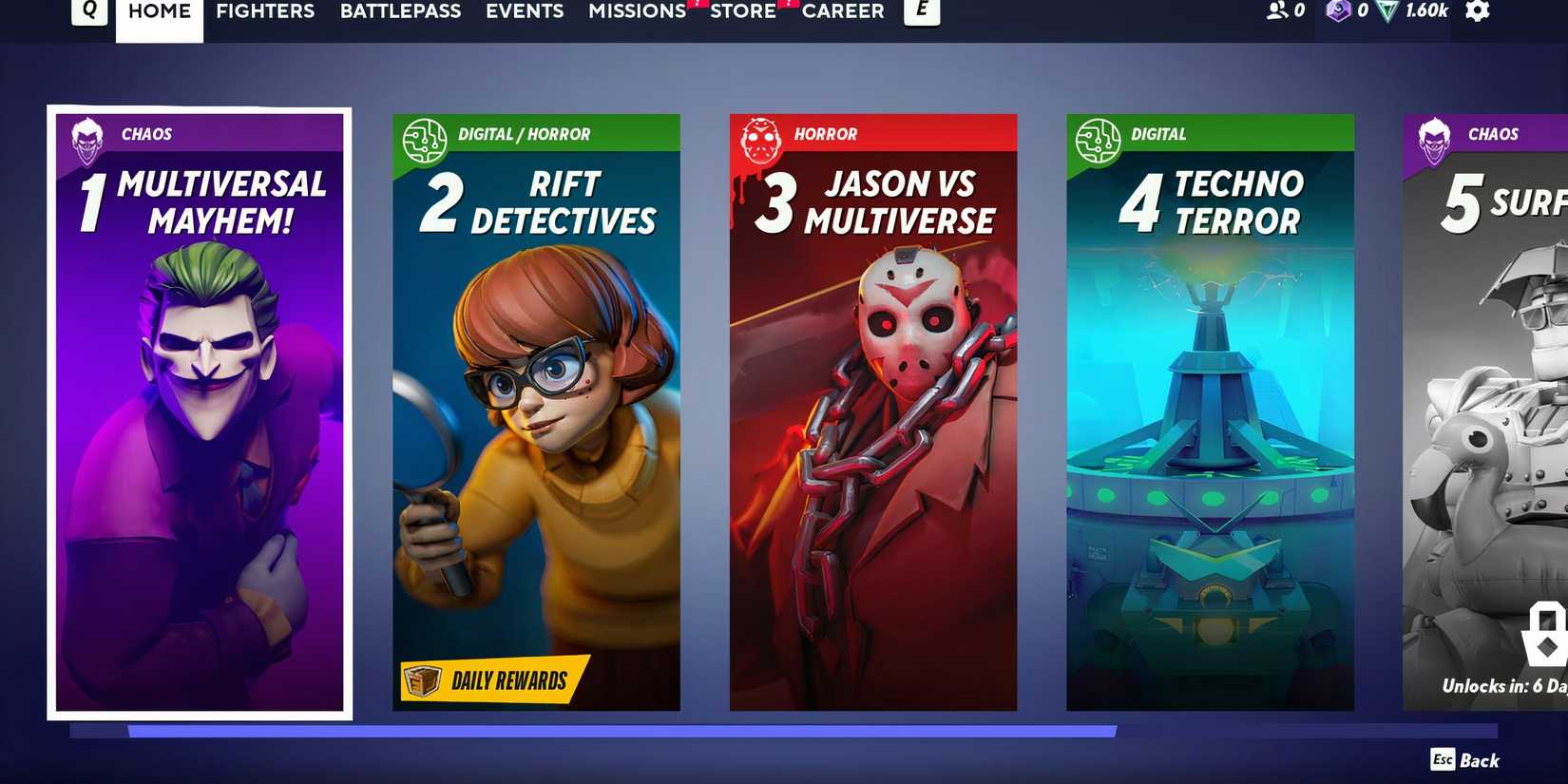Navigate to the STORE page

pos(743,11)
